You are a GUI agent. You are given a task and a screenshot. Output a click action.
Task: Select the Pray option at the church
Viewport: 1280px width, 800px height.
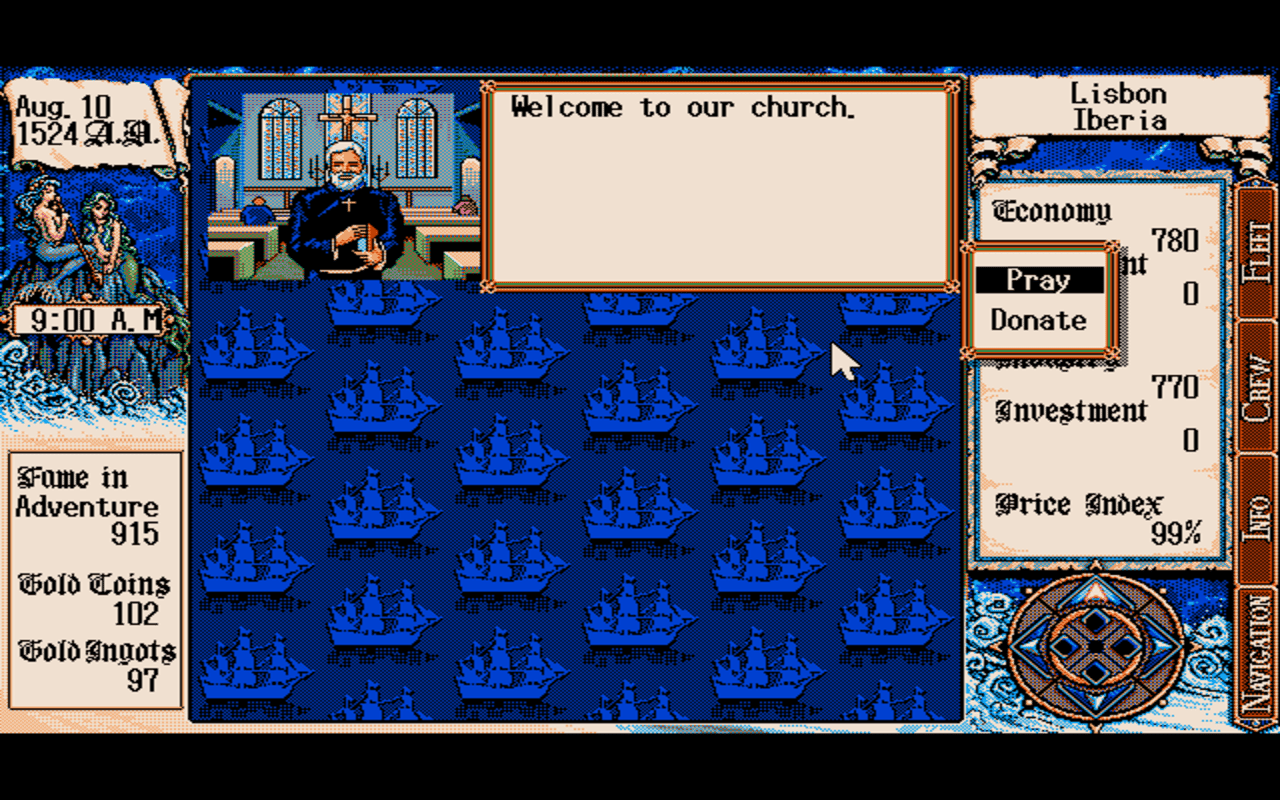(x=1037, y=281)
